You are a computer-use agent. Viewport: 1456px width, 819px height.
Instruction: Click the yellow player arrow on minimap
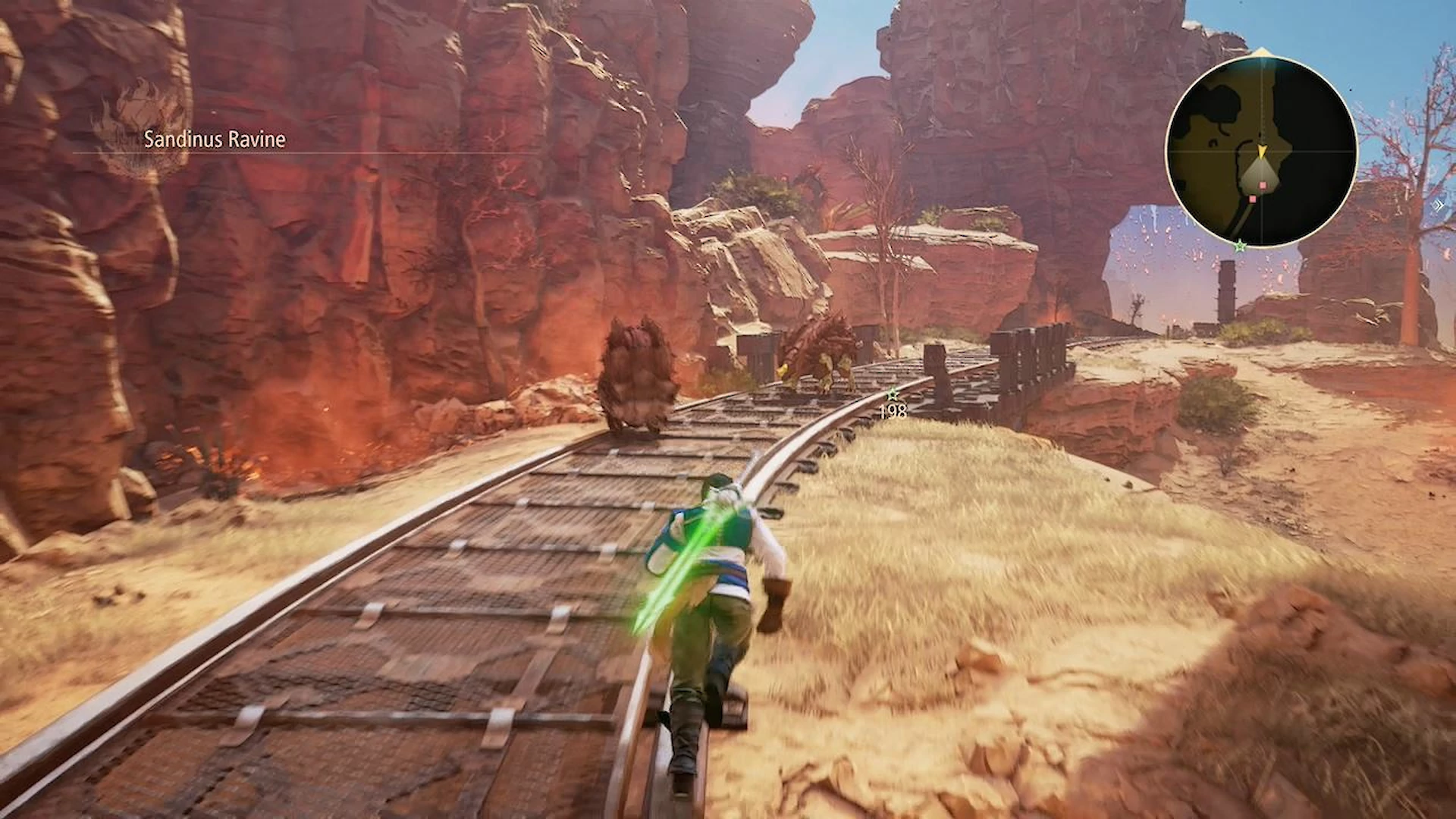tap(1262, 152)
